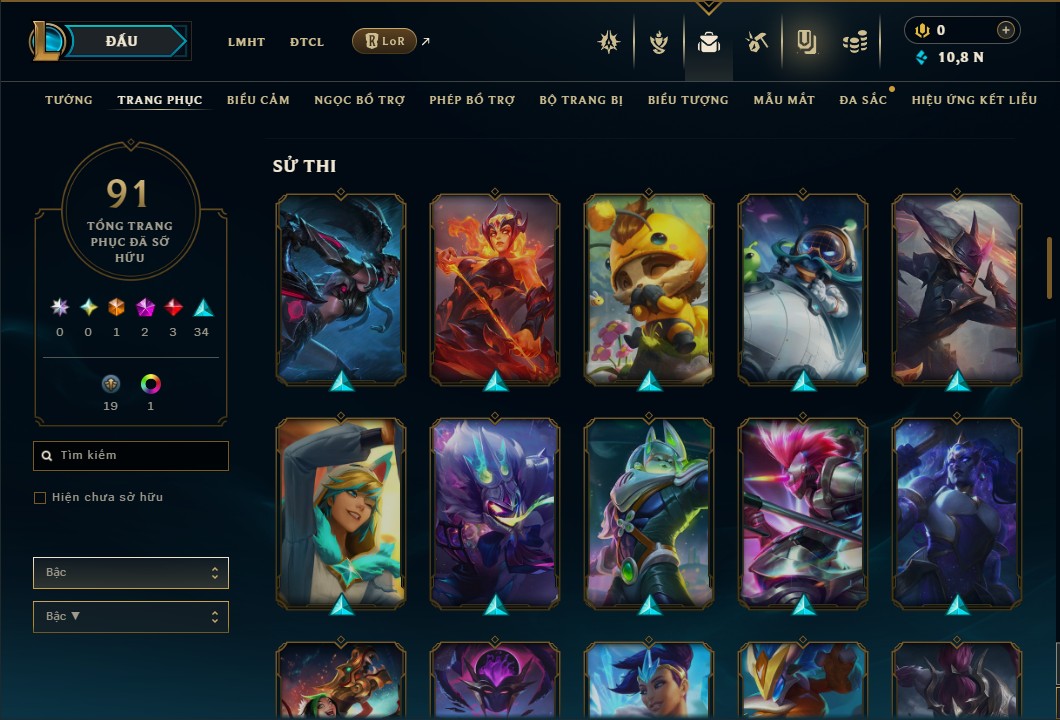Switch to the MẪU MẮT tab
This screenshot has height=720, width=1060.
point(784,100)
